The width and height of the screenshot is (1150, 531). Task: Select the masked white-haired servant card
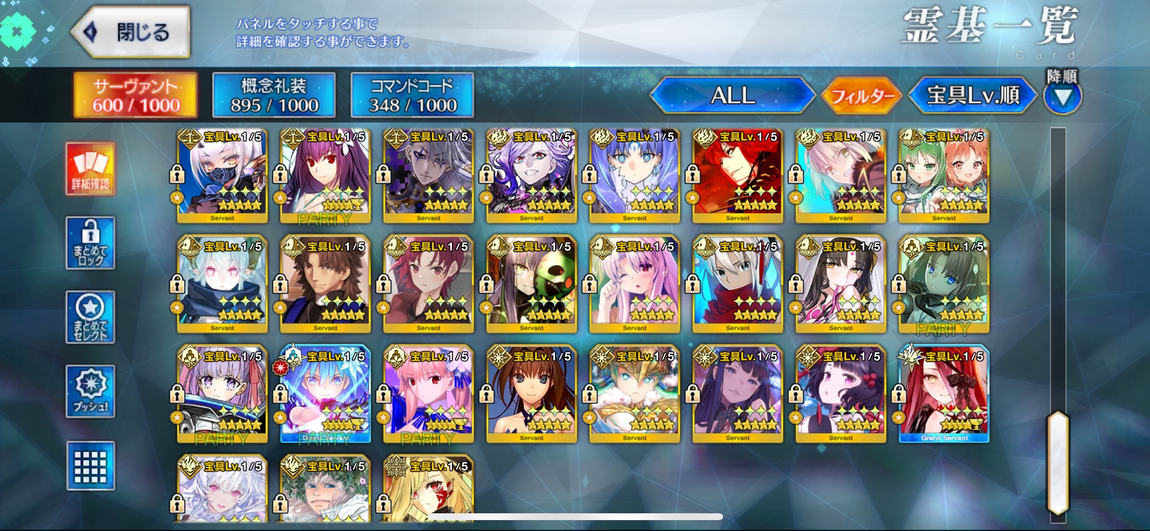click(222, 176)
